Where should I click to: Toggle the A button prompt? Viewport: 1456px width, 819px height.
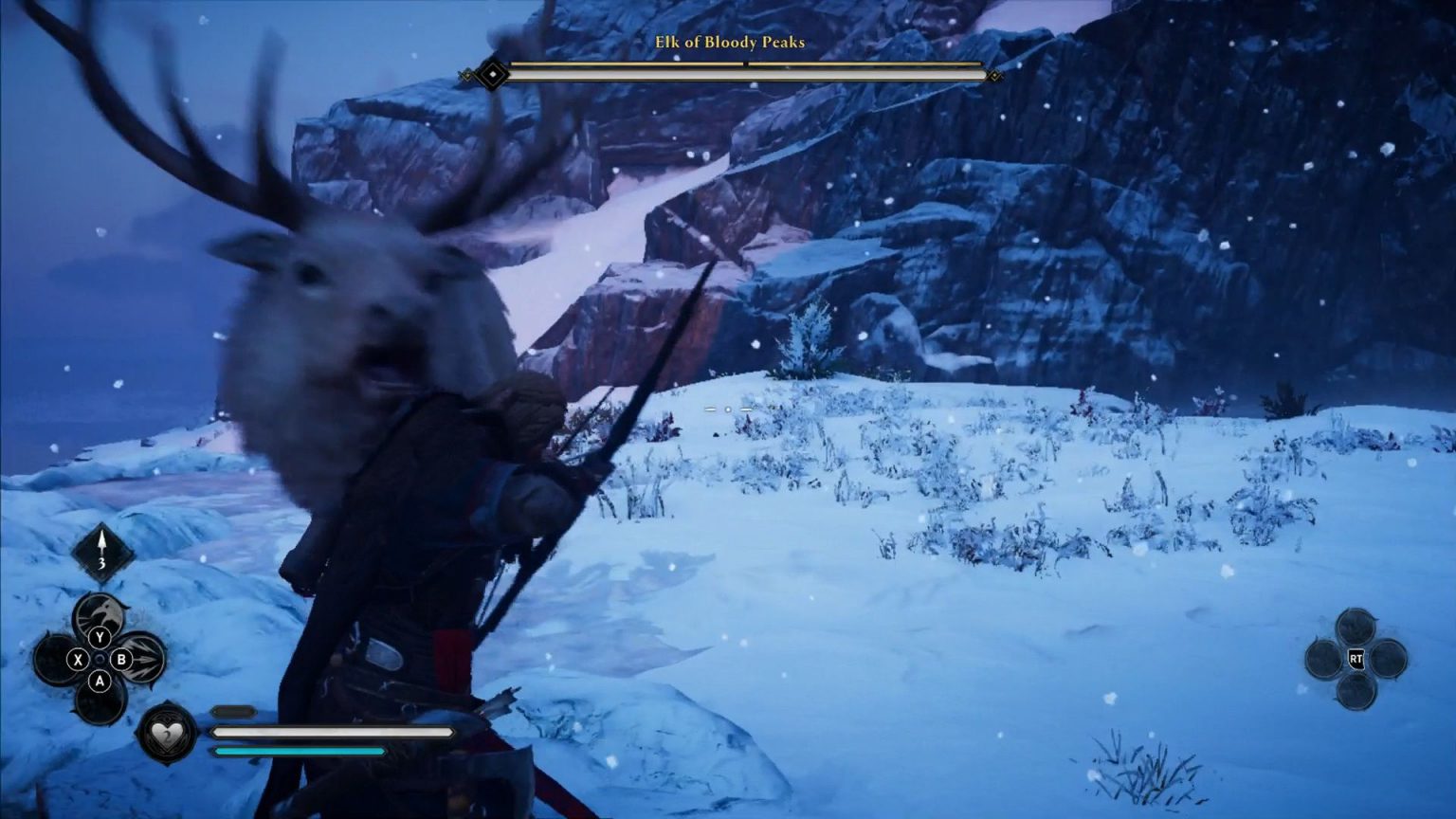pyautogui.click(x=100, y=681)
